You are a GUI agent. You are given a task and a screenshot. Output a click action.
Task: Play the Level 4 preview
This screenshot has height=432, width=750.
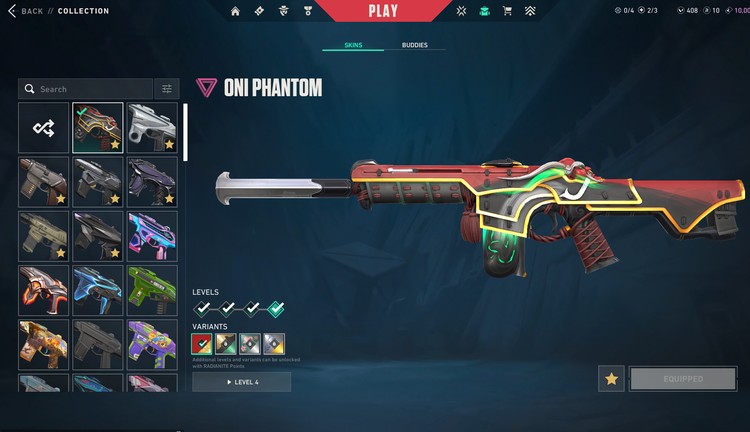(x=241, y=382)
